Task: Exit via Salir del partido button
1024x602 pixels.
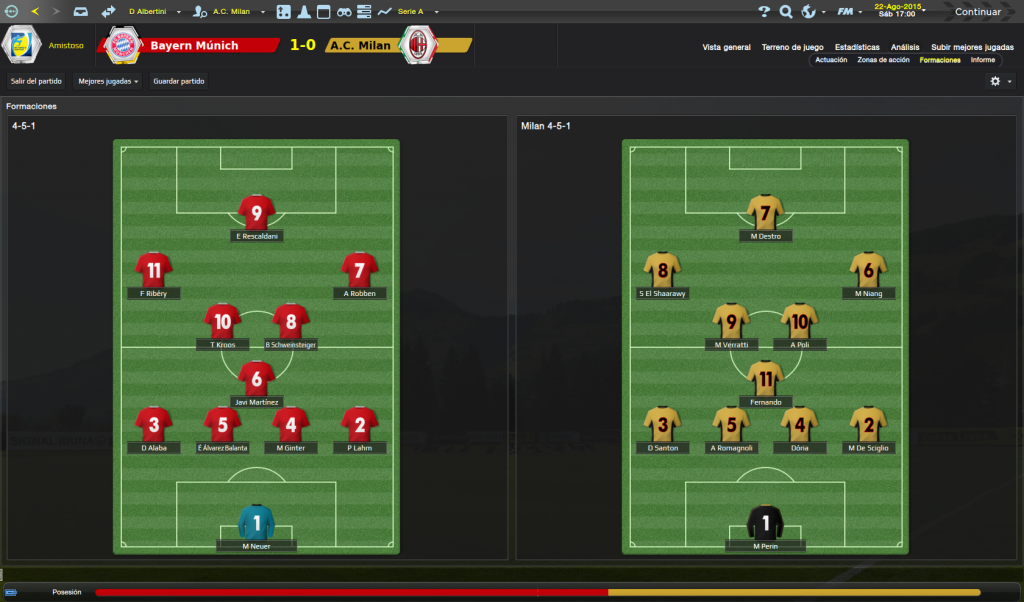Action: pyautogui.click(x=36, y=81)
